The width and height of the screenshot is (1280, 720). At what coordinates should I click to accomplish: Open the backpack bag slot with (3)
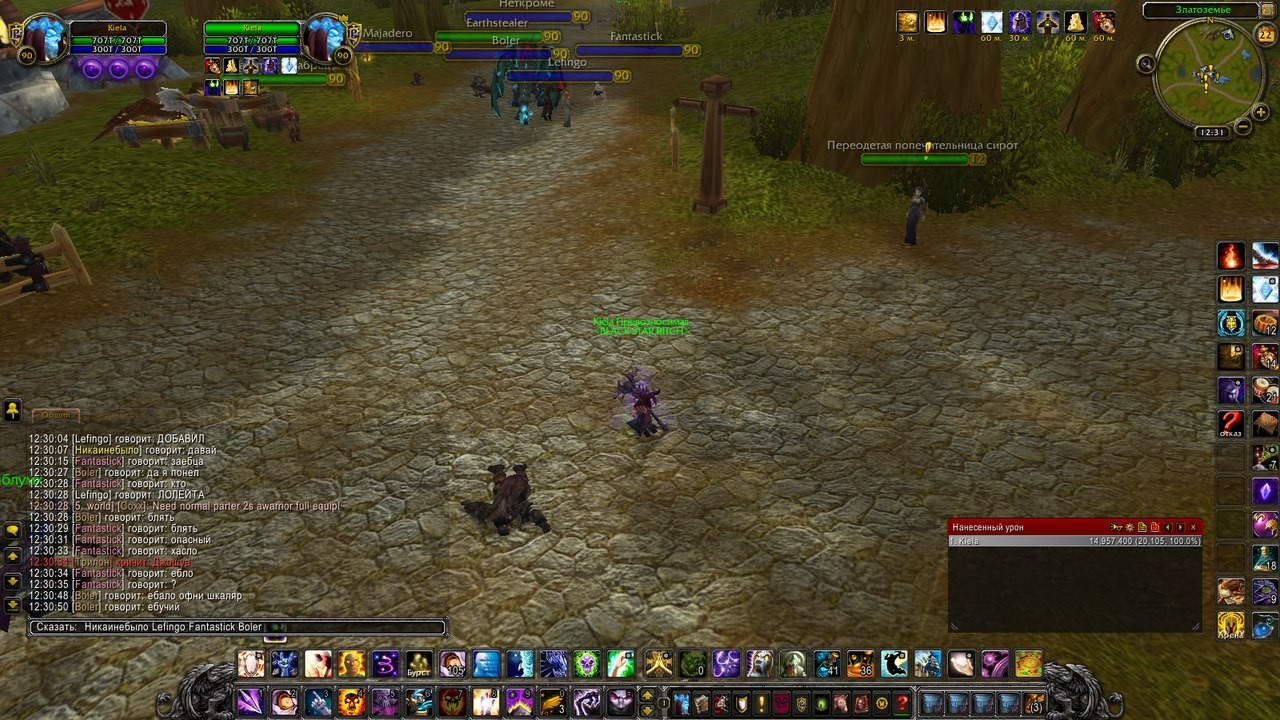point(1034,703)
